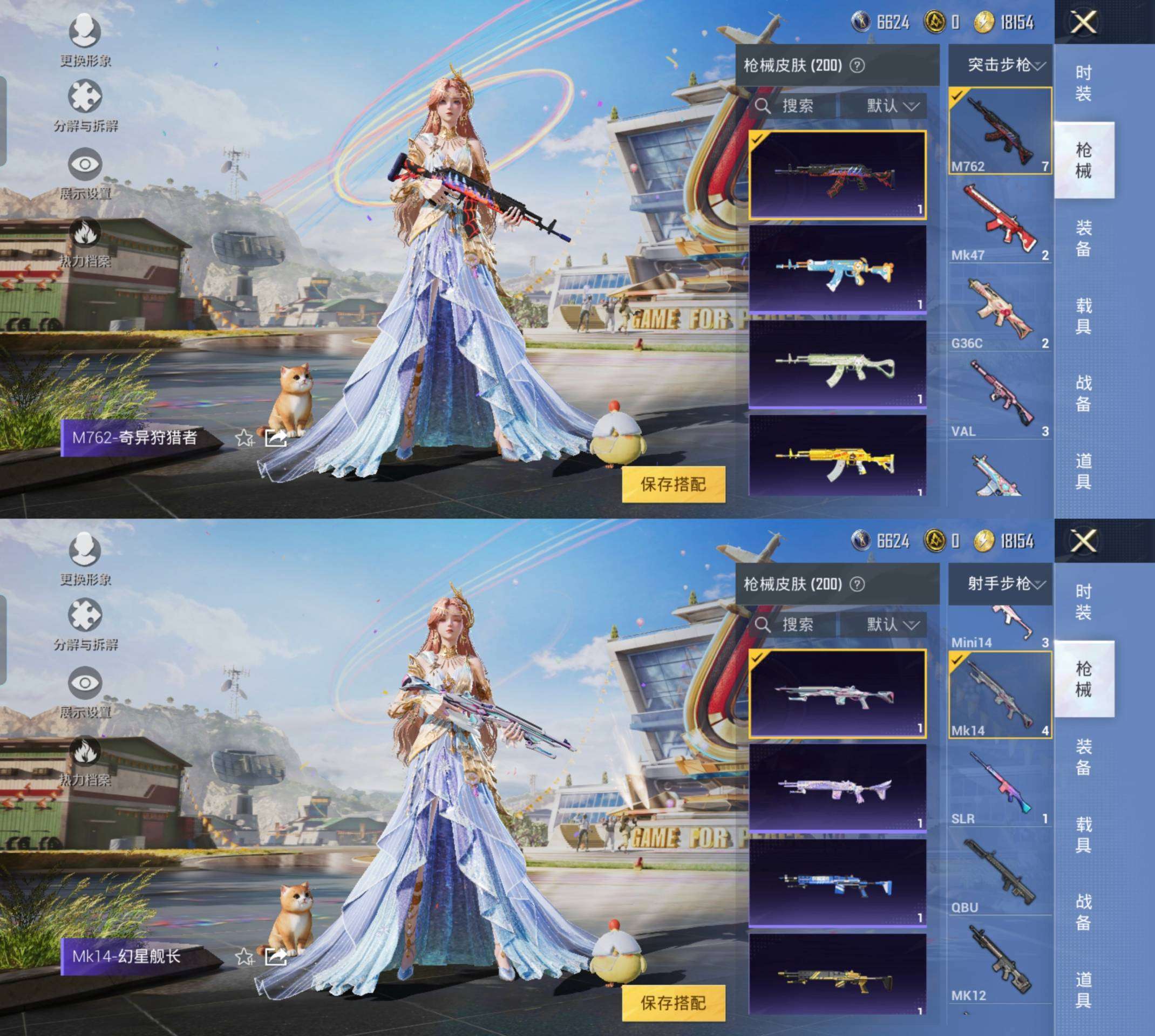Select the M762 weapon tile
This screenshot has width=1155, height=1036.
click(x=1000, y=131)
